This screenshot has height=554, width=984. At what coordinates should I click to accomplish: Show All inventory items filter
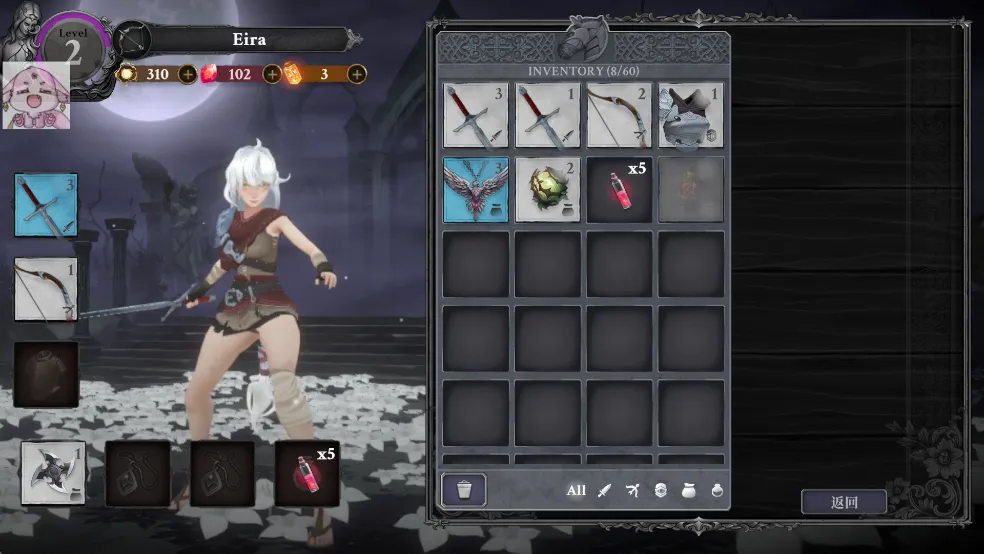coord(576,490)
